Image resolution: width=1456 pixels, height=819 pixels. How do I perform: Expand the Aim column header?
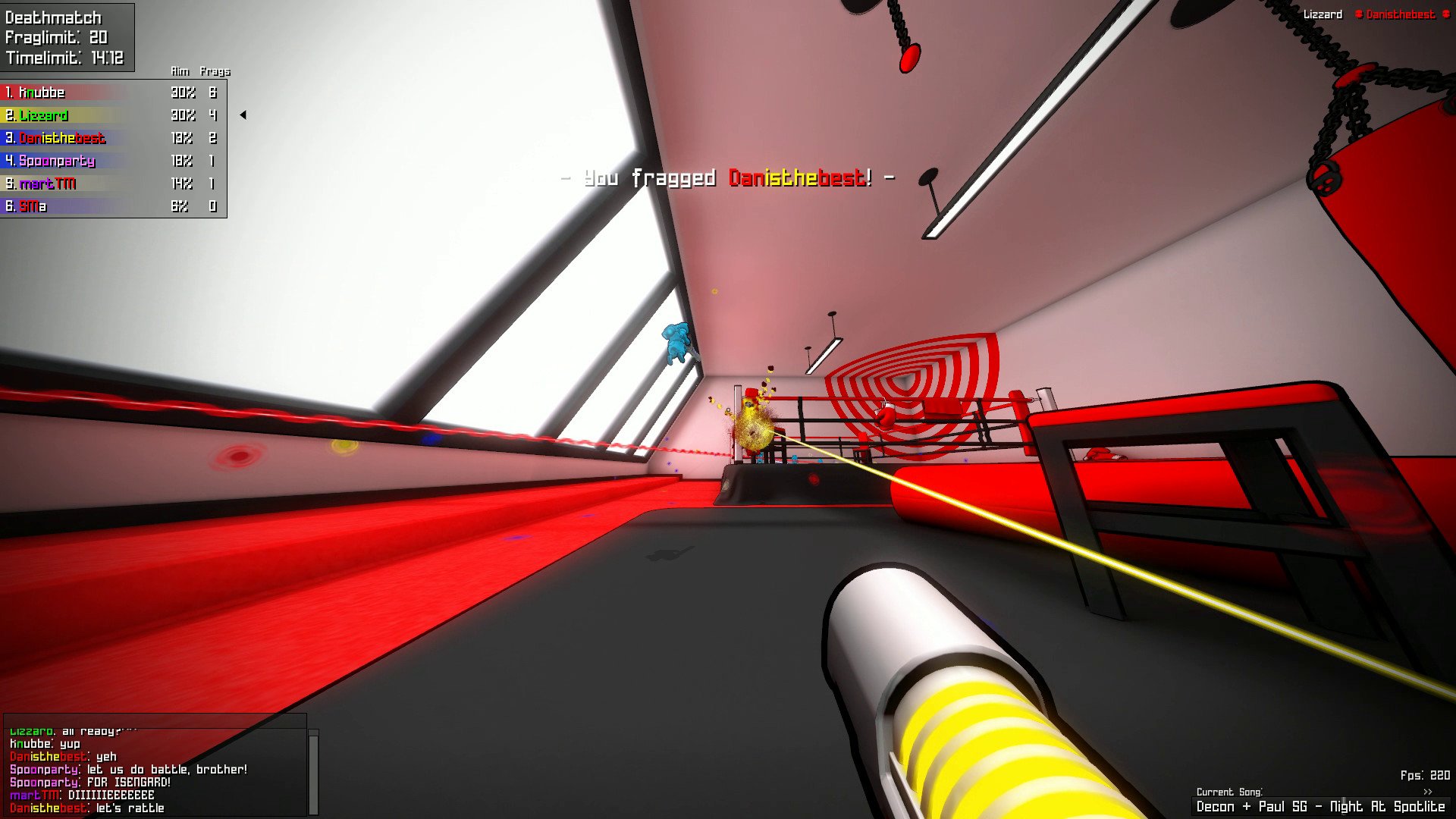180,71
